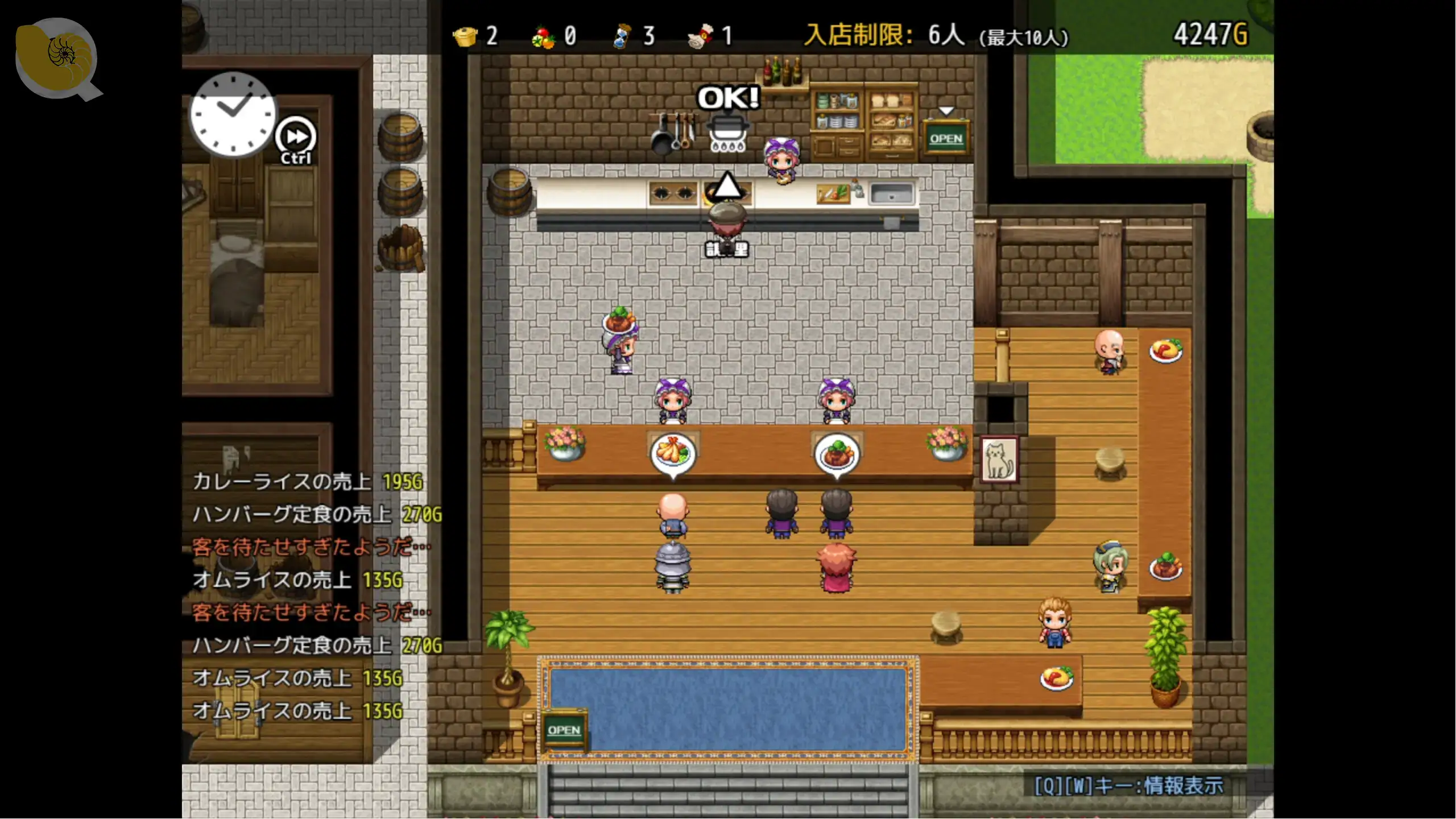
Task: Activate the fast-forward button beside the clock
Action: 296,137
